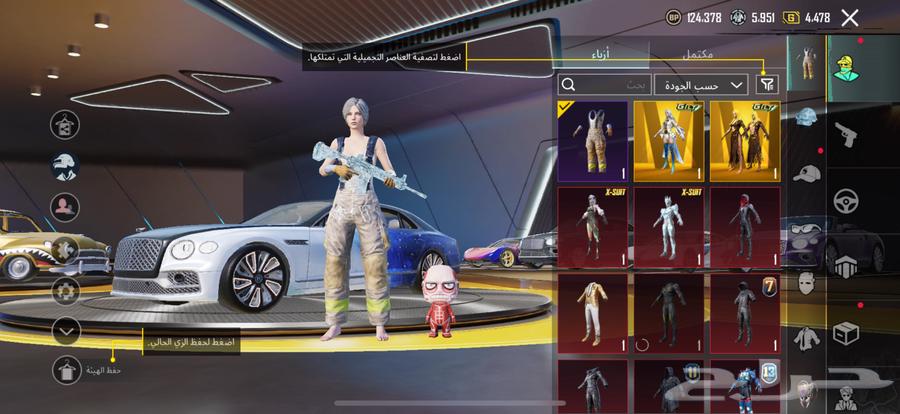Viewport: 900px width, 414px height.
Task: Open the gear settings icon beside the character
Action: [x=66, y=290]
